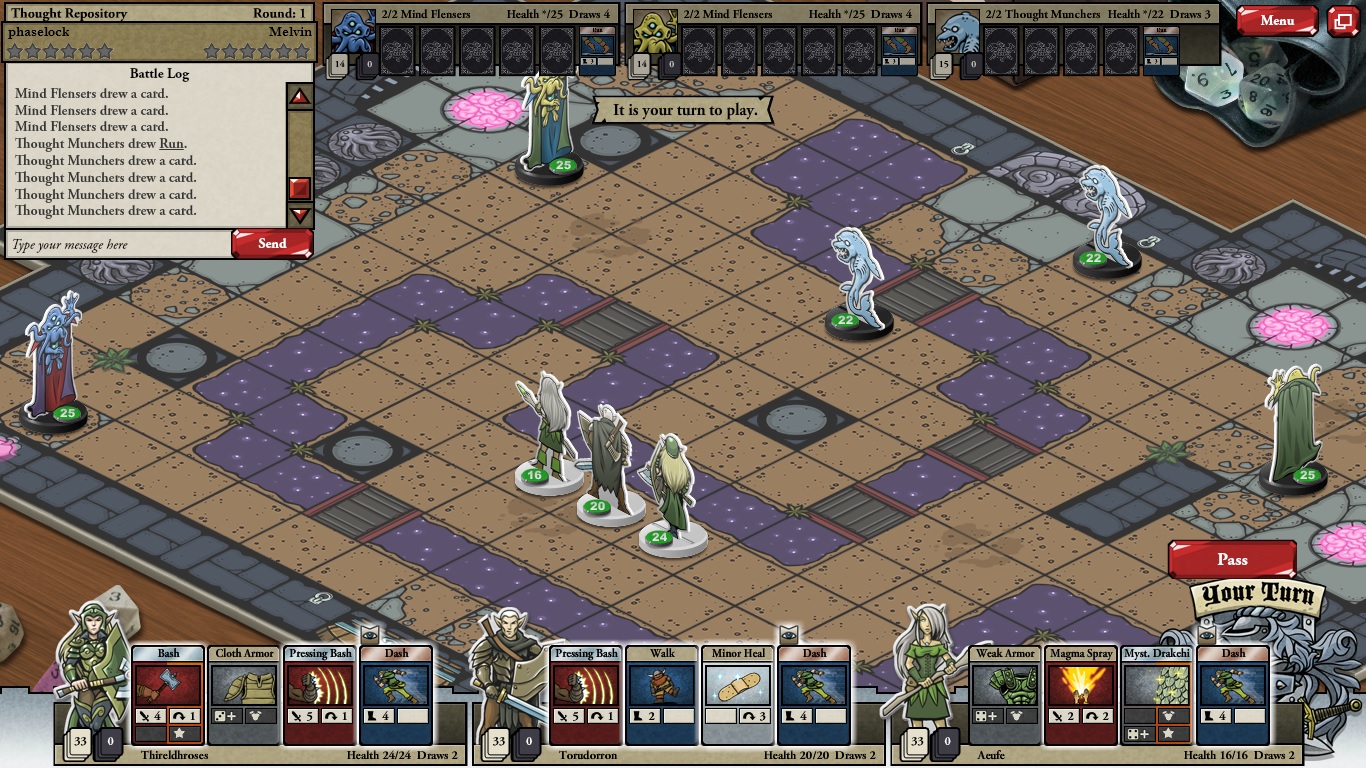
Task: Focus the chat message input box
Action: coord(118,245)
